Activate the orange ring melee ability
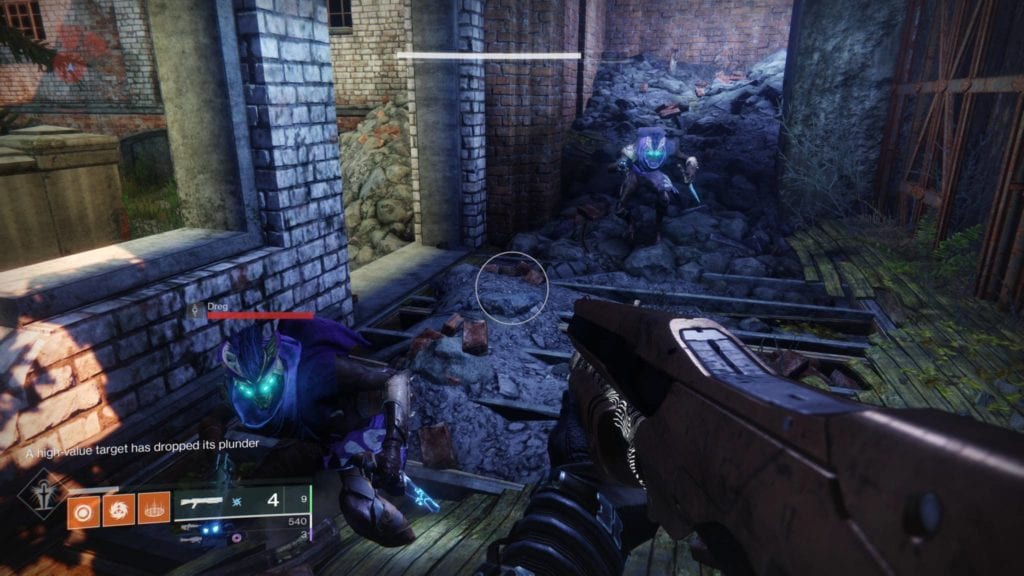 82,511
